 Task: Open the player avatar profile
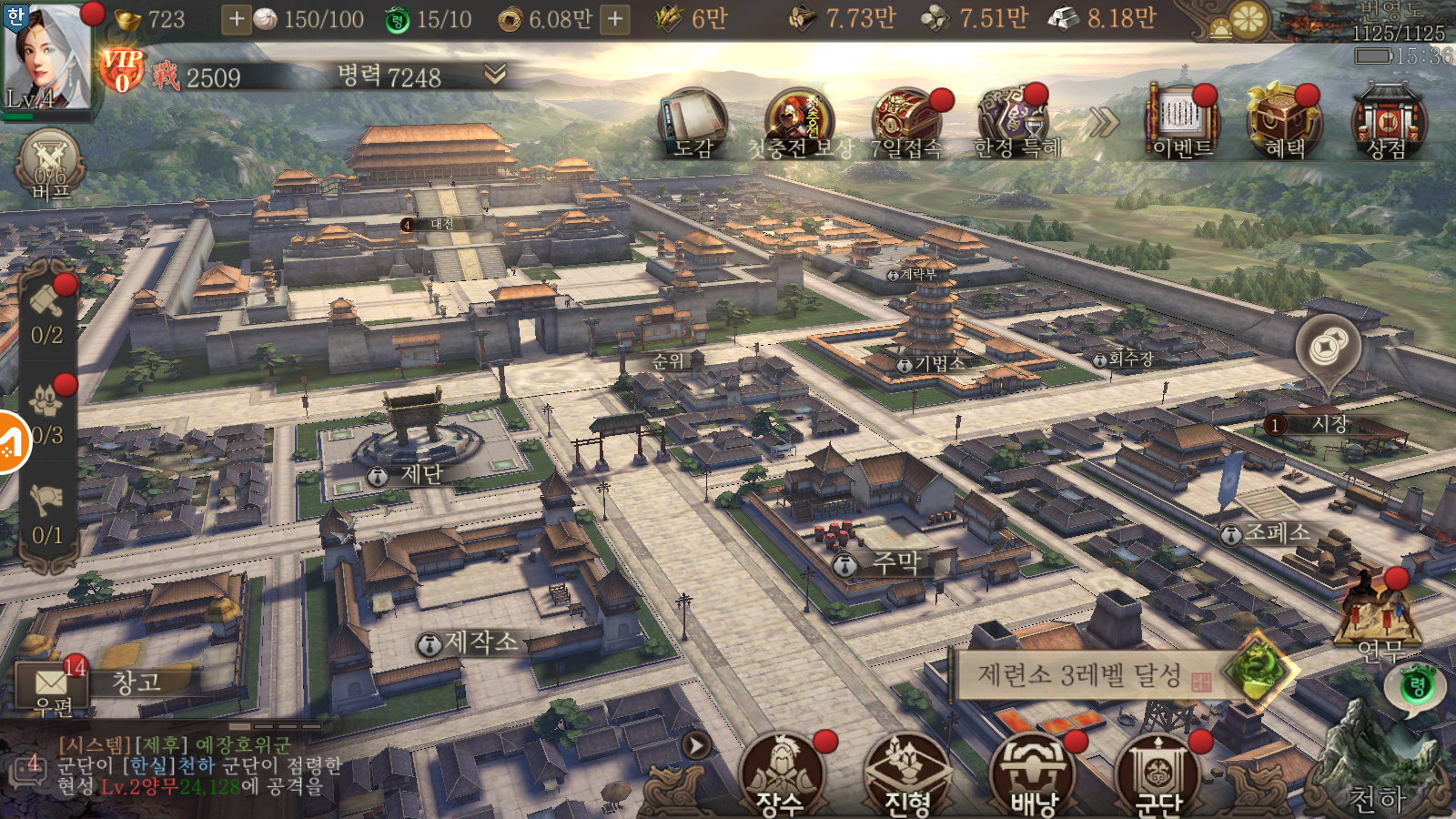tap(47, 56)
